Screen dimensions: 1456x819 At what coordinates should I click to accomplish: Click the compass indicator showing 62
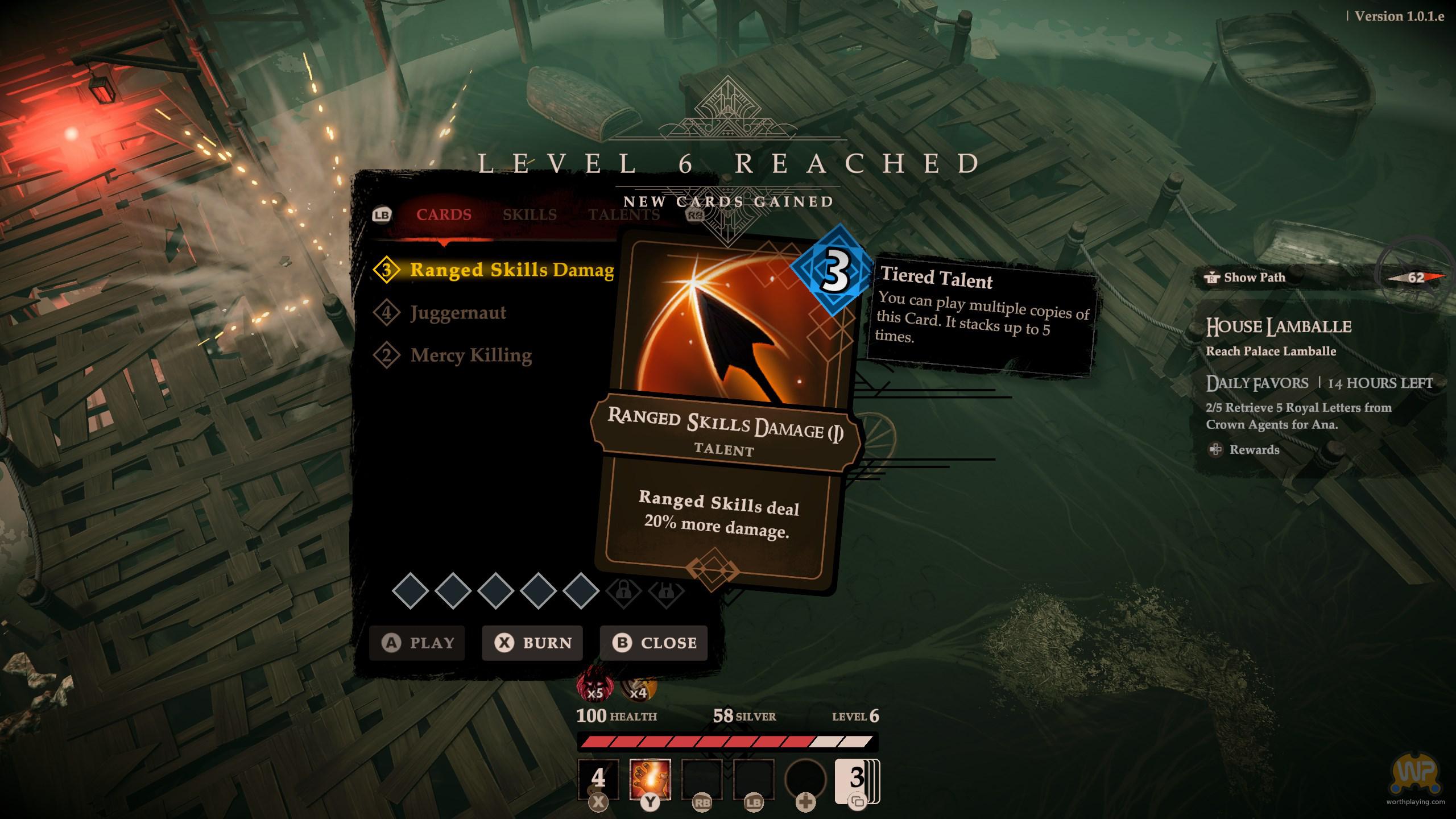point(1415,278)
